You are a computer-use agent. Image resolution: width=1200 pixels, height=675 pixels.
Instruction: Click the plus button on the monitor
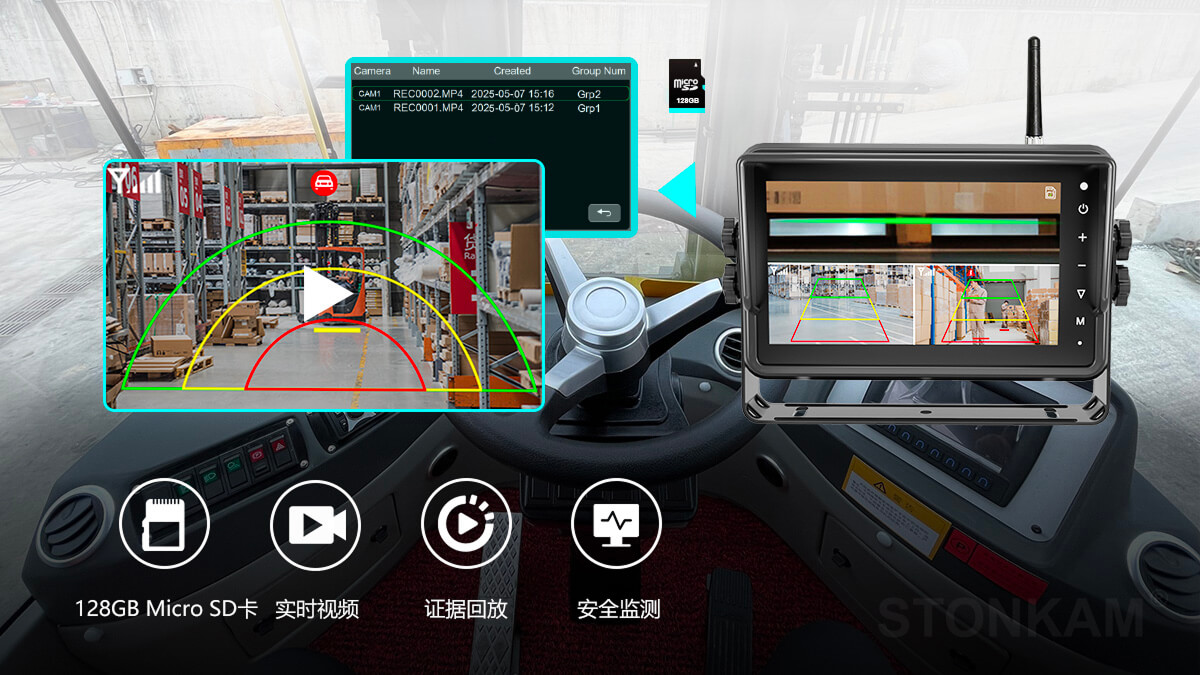coord(1082,238)
